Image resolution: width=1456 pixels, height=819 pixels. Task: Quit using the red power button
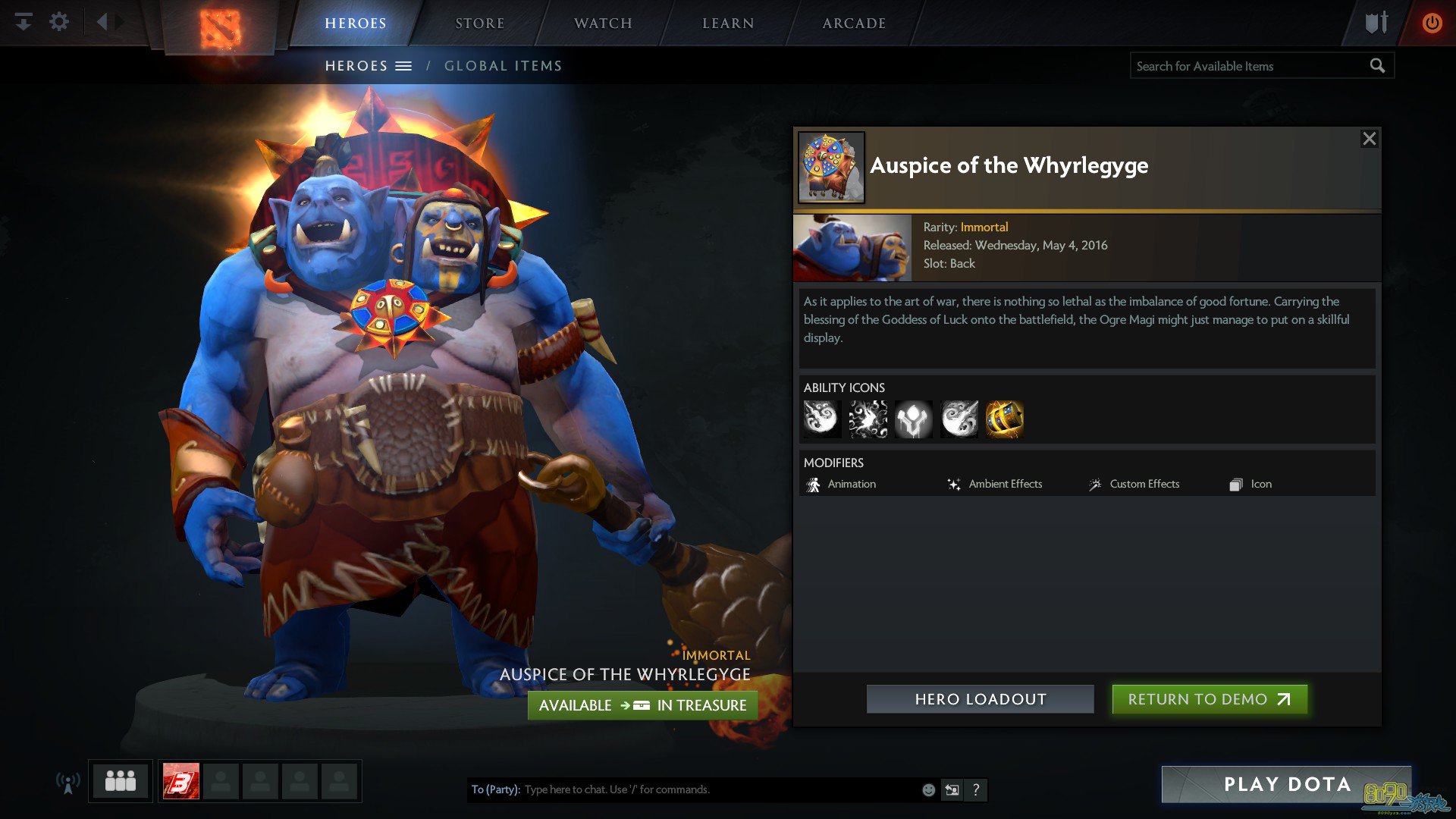pyautogui.click(x=1432, y=23)
